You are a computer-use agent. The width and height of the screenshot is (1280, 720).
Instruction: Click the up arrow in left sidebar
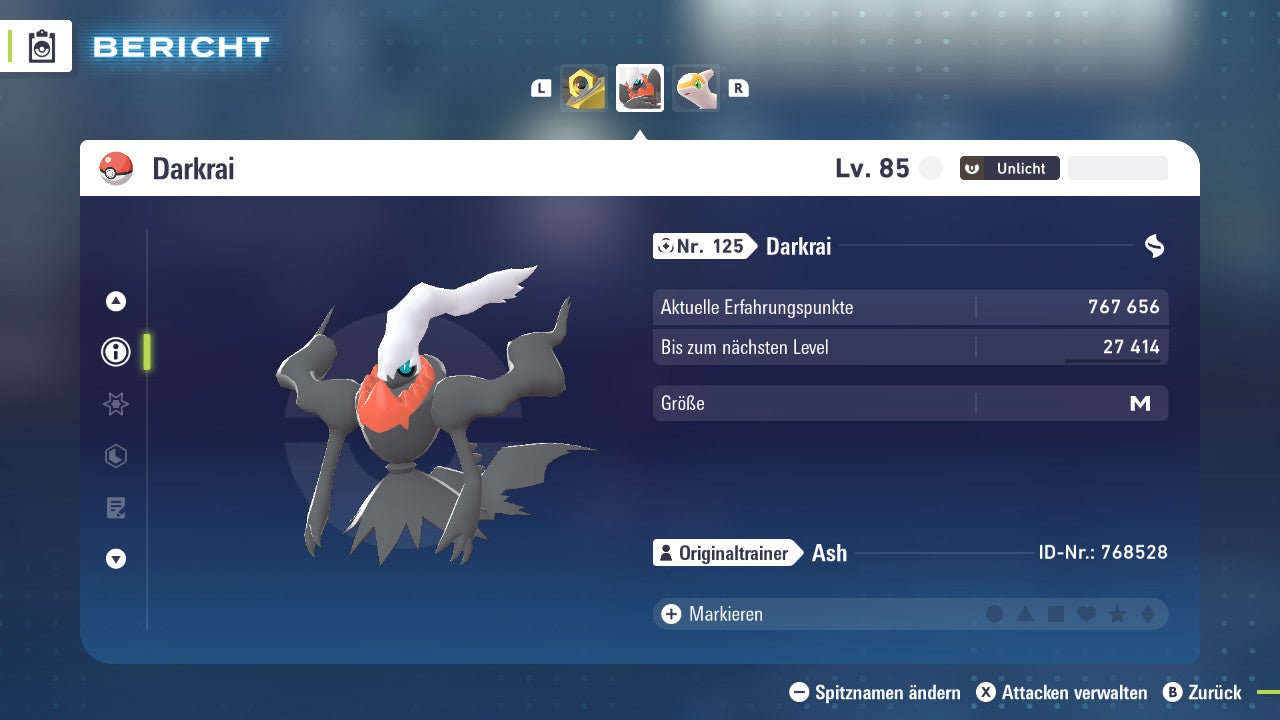115,300
